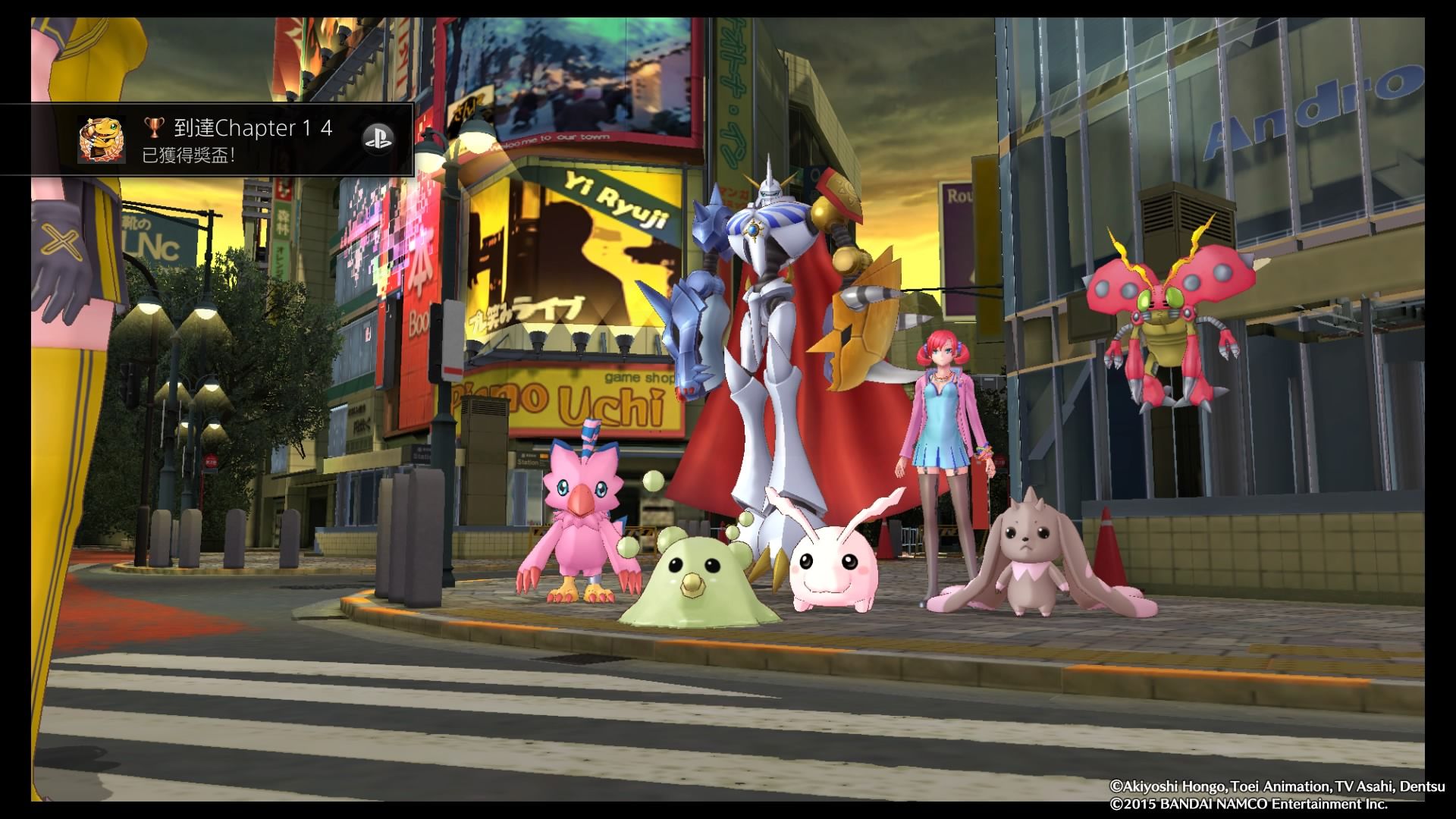Open the Chapter 14 trophy notification
1456x819 pixels.
click(x=238, y=140)
